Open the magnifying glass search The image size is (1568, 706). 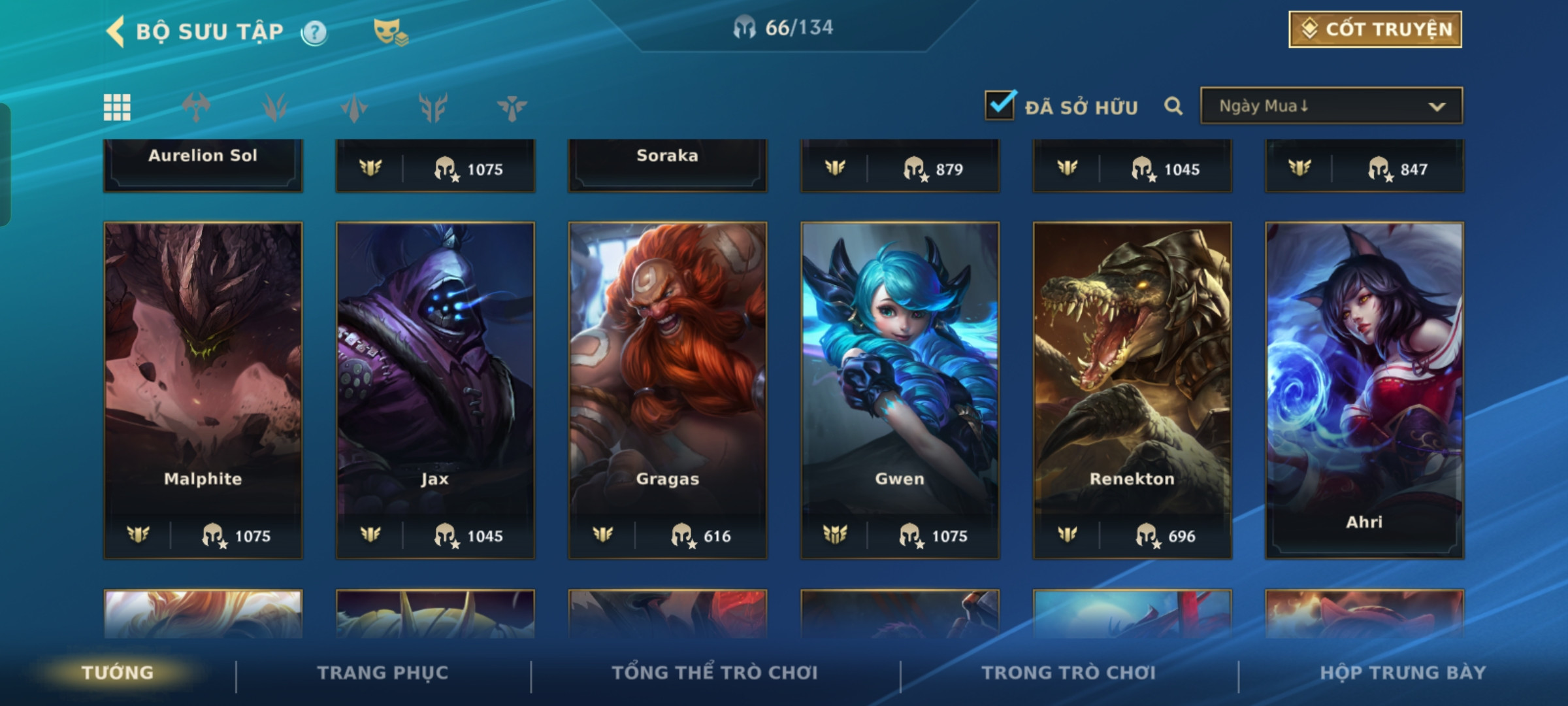click(x=1173, y=106)
